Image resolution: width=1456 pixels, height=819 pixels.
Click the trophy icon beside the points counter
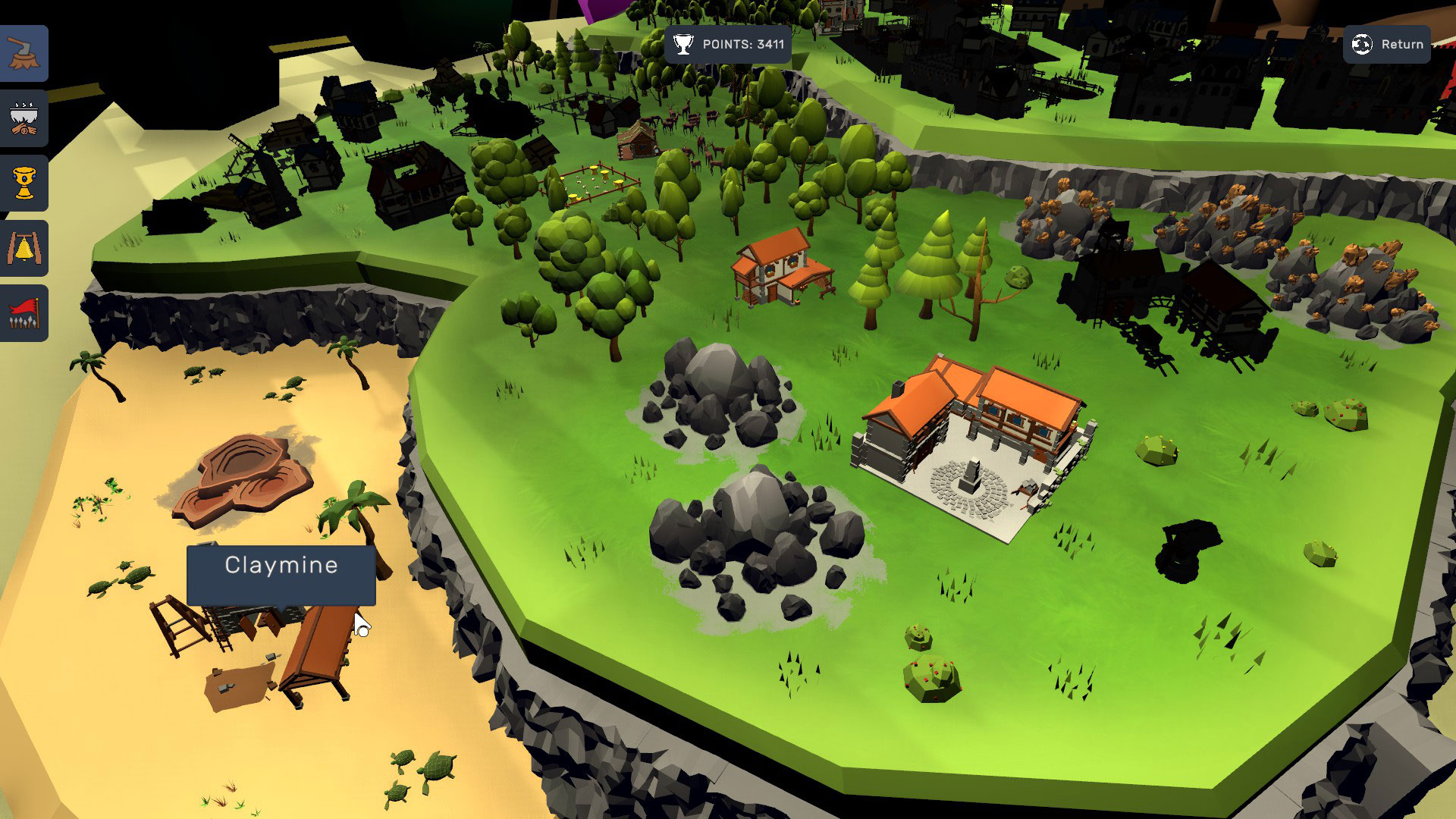click(x=685, y=44)
